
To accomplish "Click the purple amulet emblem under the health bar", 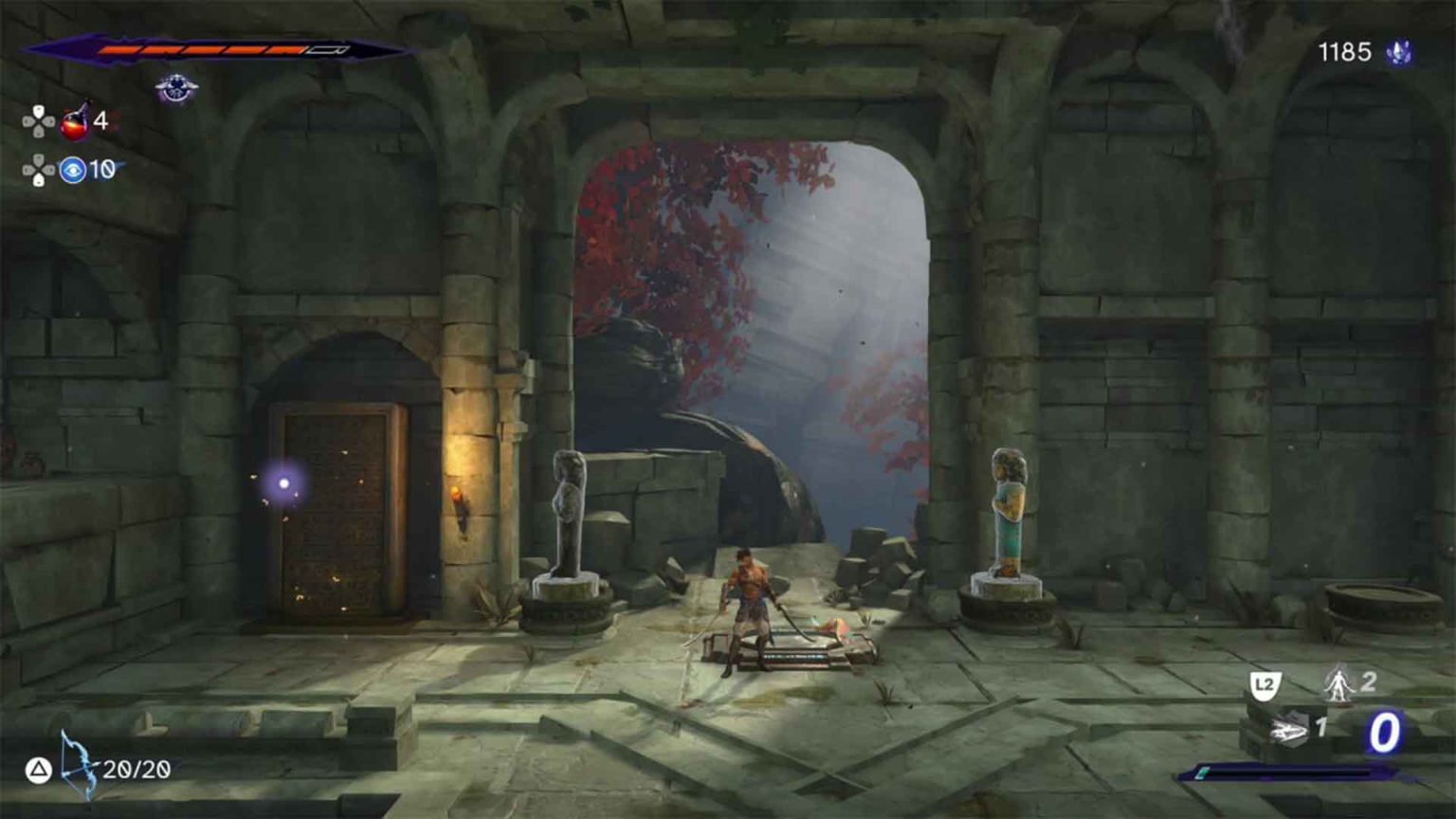I will [x=177, y=88].
